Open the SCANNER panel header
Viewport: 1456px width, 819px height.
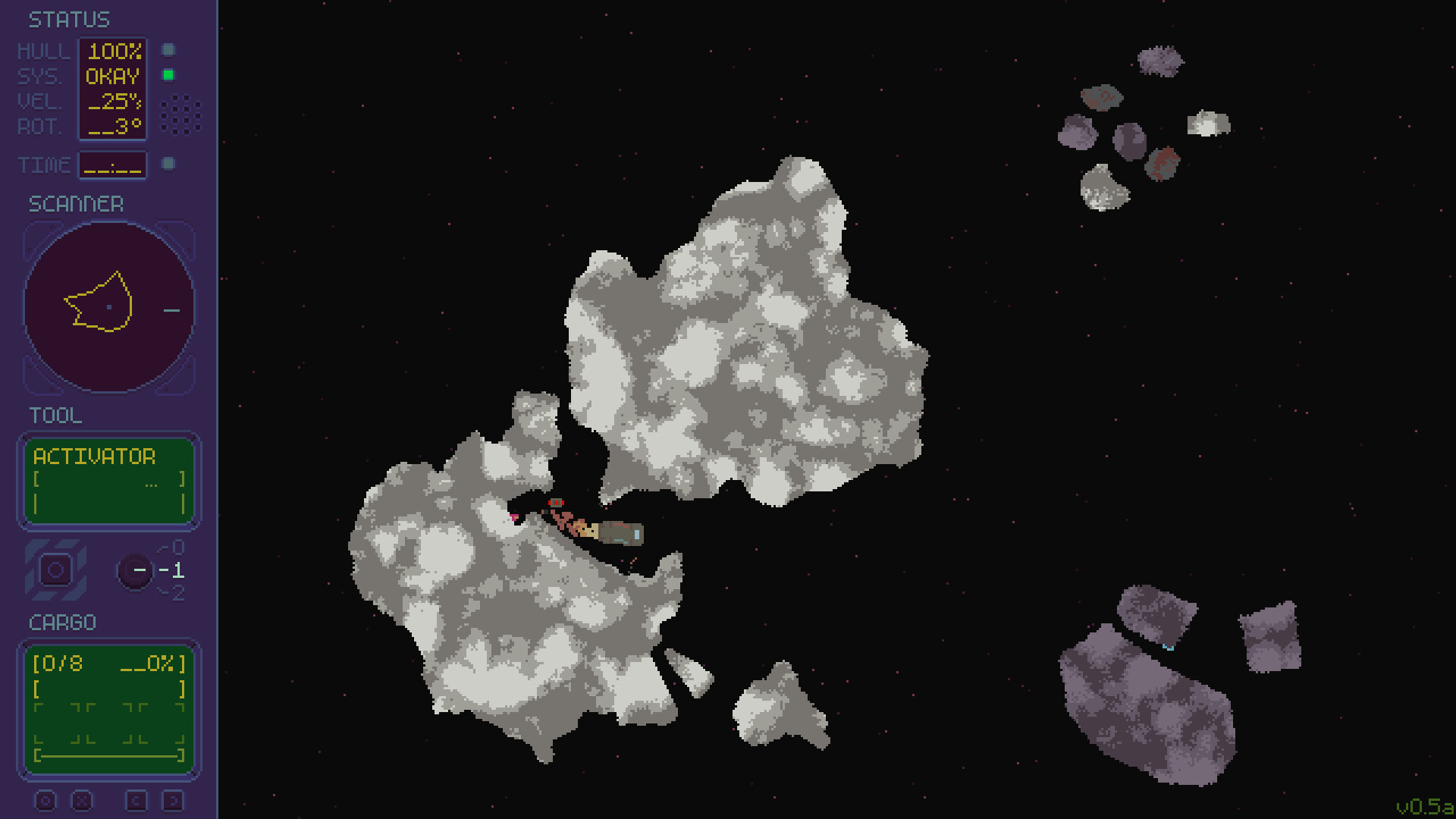pos(76,203)
